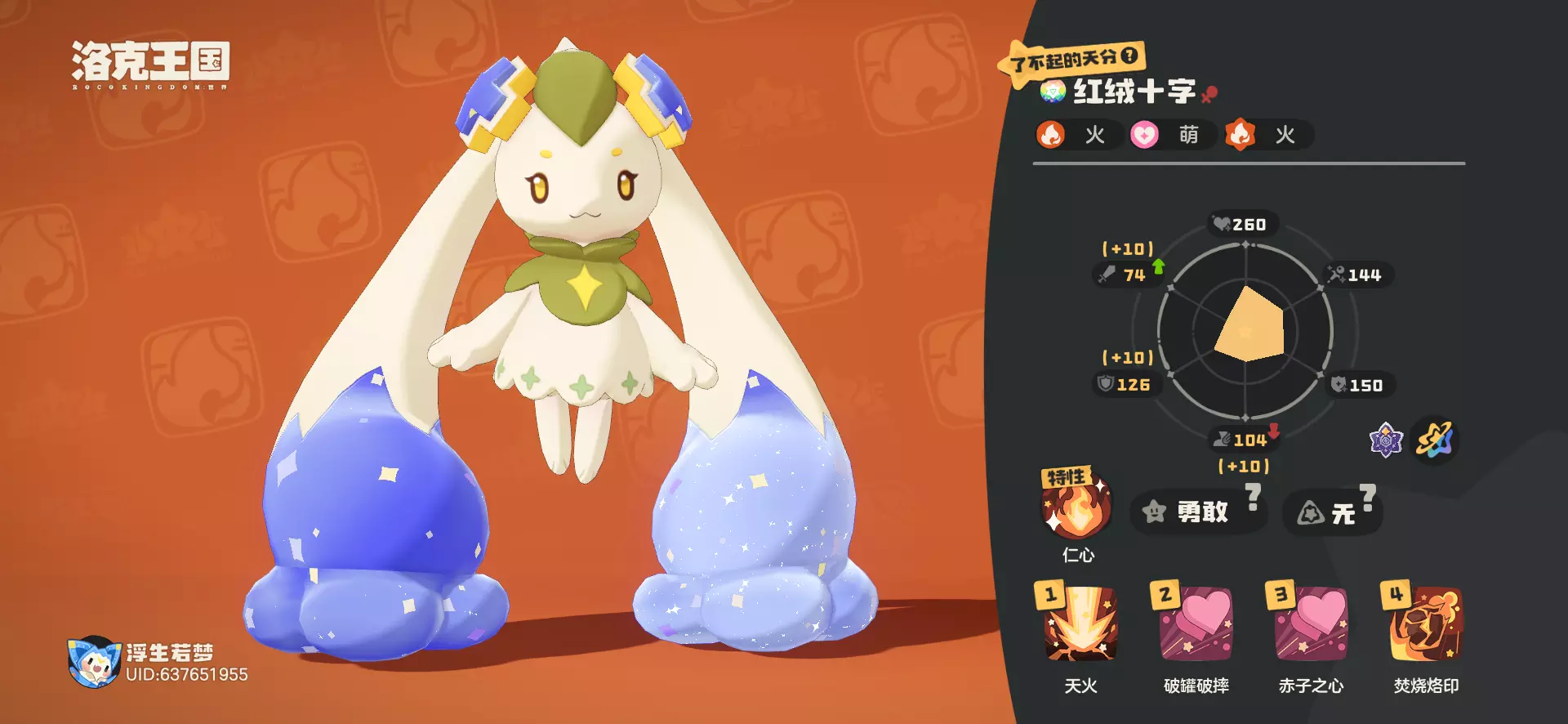This screenshot has width=1568, height=724.
Task: Show the 勇敢 nature details
Action: [1198, 512]
